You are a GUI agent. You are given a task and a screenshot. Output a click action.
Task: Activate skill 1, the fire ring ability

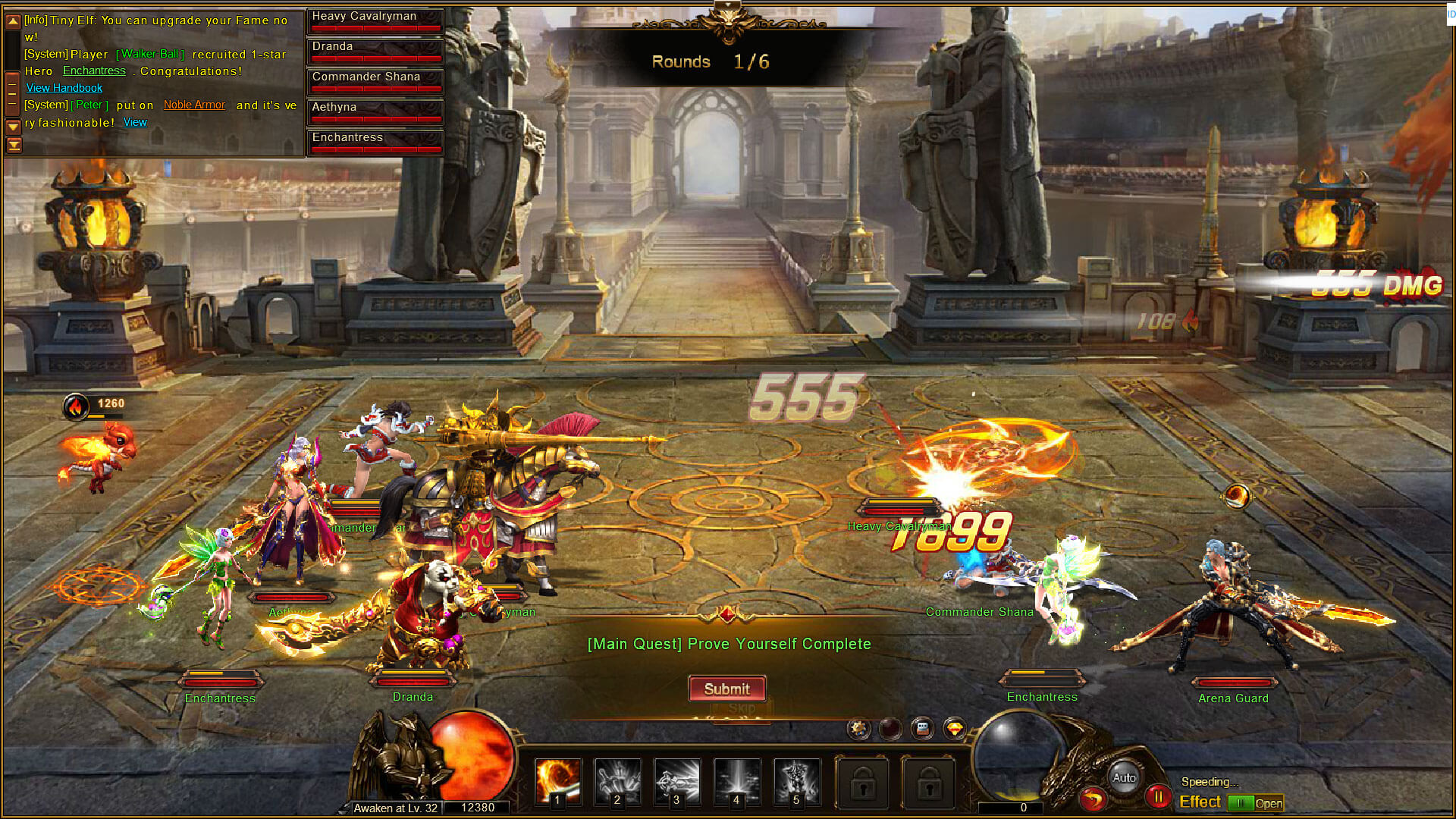pos(558,780)
